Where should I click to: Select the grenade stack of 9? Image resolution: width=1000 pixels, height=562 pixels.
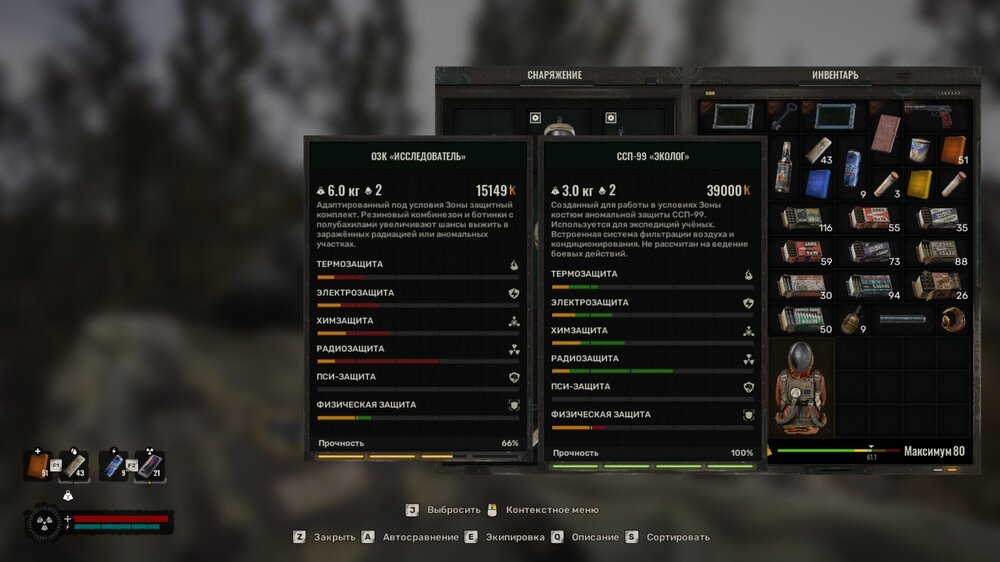pos(853,320)
